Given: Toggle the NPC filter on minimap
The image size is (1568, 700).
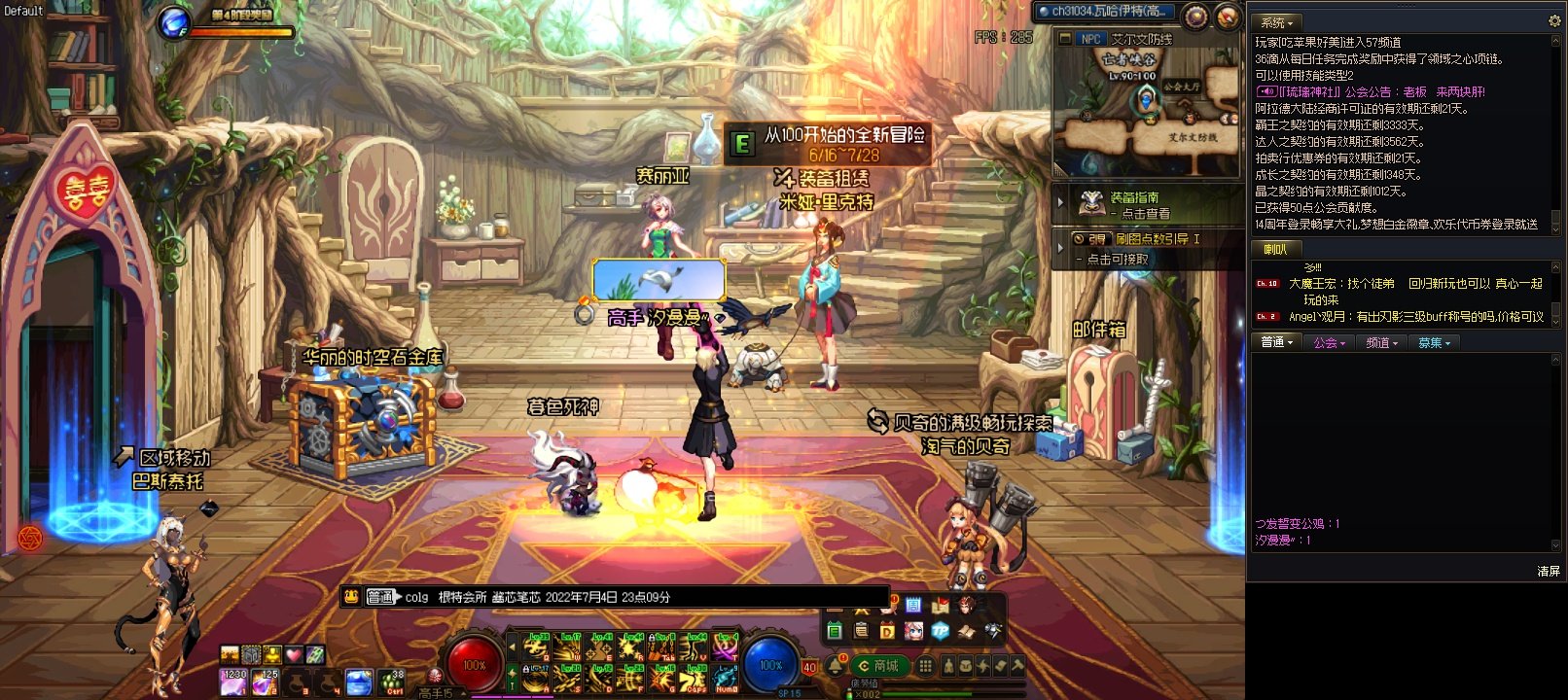Looking at the screenshot, I should click(x=1091, y=39).
